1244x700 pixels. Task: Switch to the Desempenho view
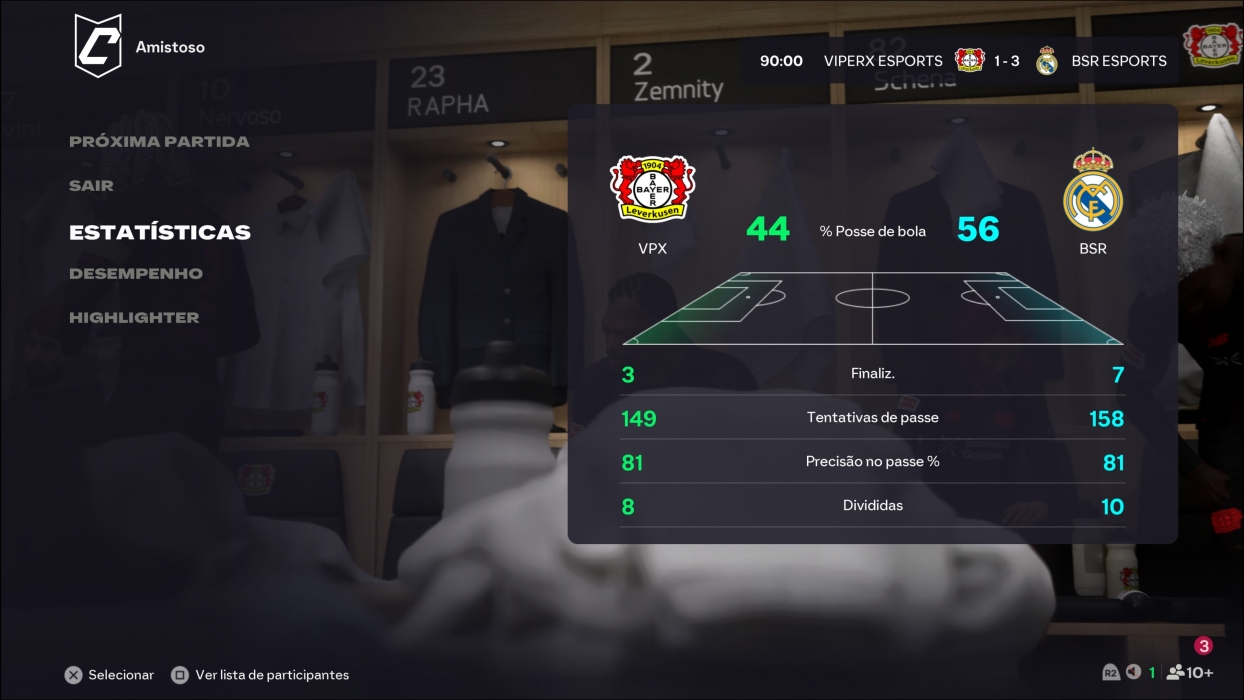(136, 274)
